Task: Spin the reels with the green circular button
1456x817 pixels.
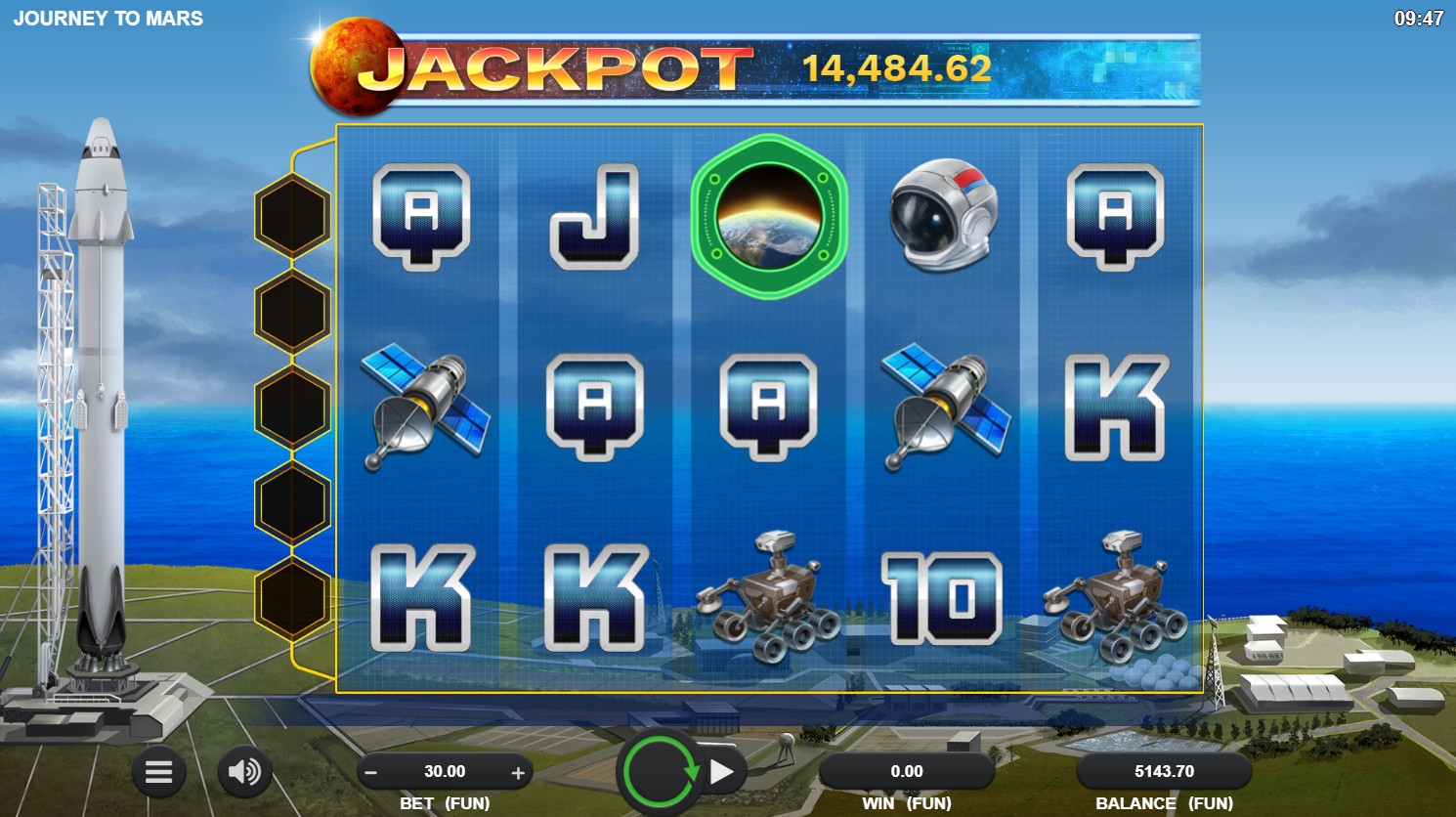Action: pyautogui.click(x=661, y=772)
